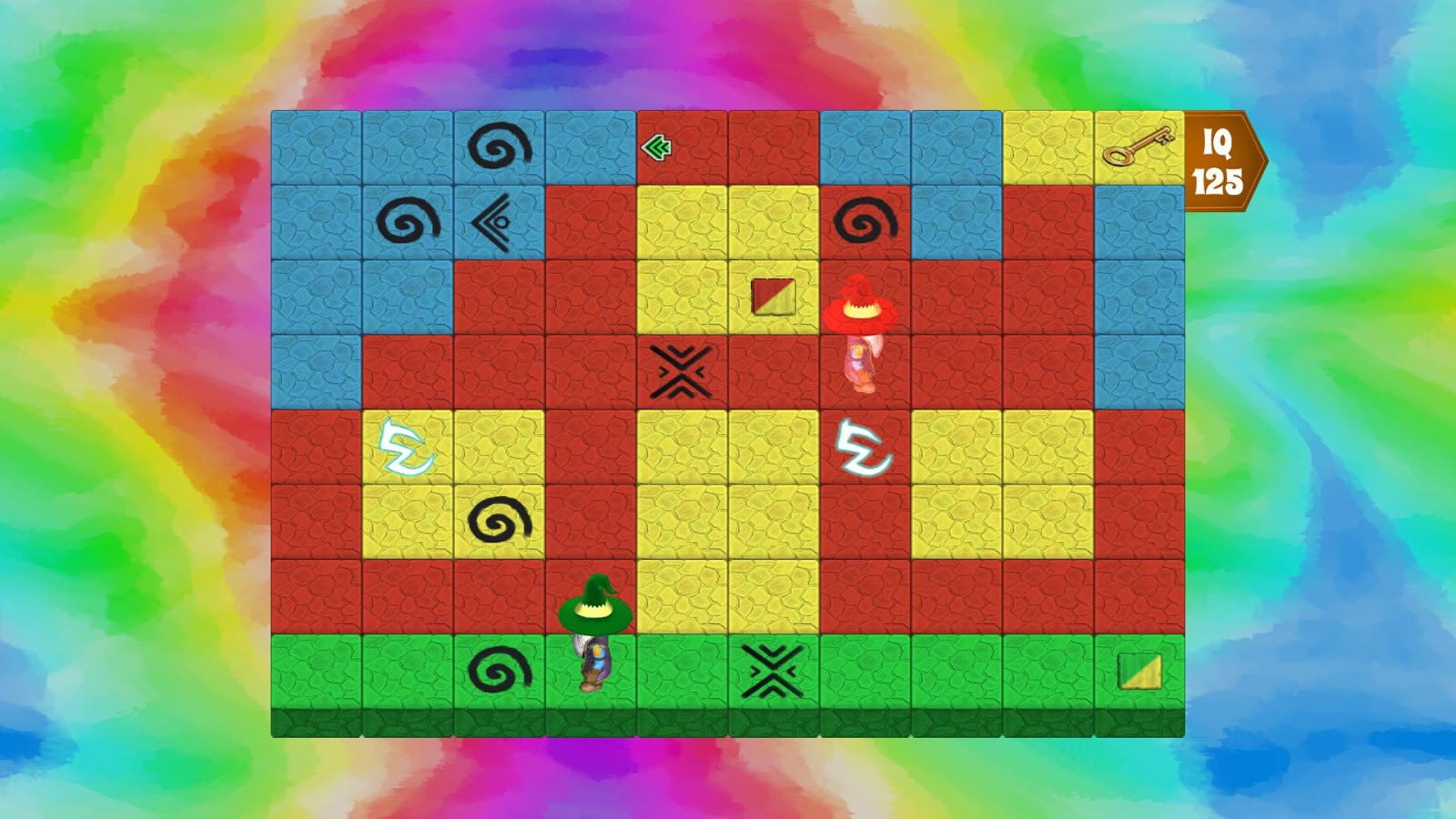Screen dimensions: 1456x819
Task: Open the IQ 125 score badge
Action: coord(1219,159)
